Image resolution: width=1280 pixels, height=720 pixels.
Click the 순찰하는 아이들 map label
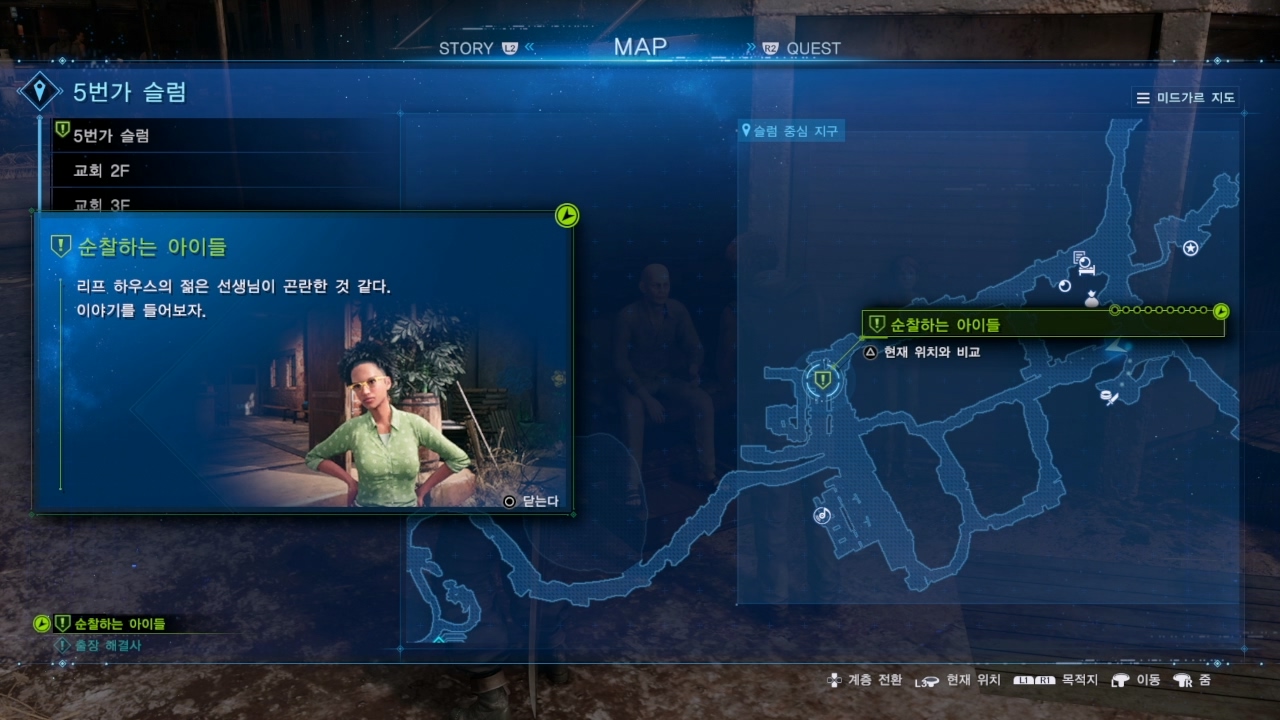[x=945, y=324]
